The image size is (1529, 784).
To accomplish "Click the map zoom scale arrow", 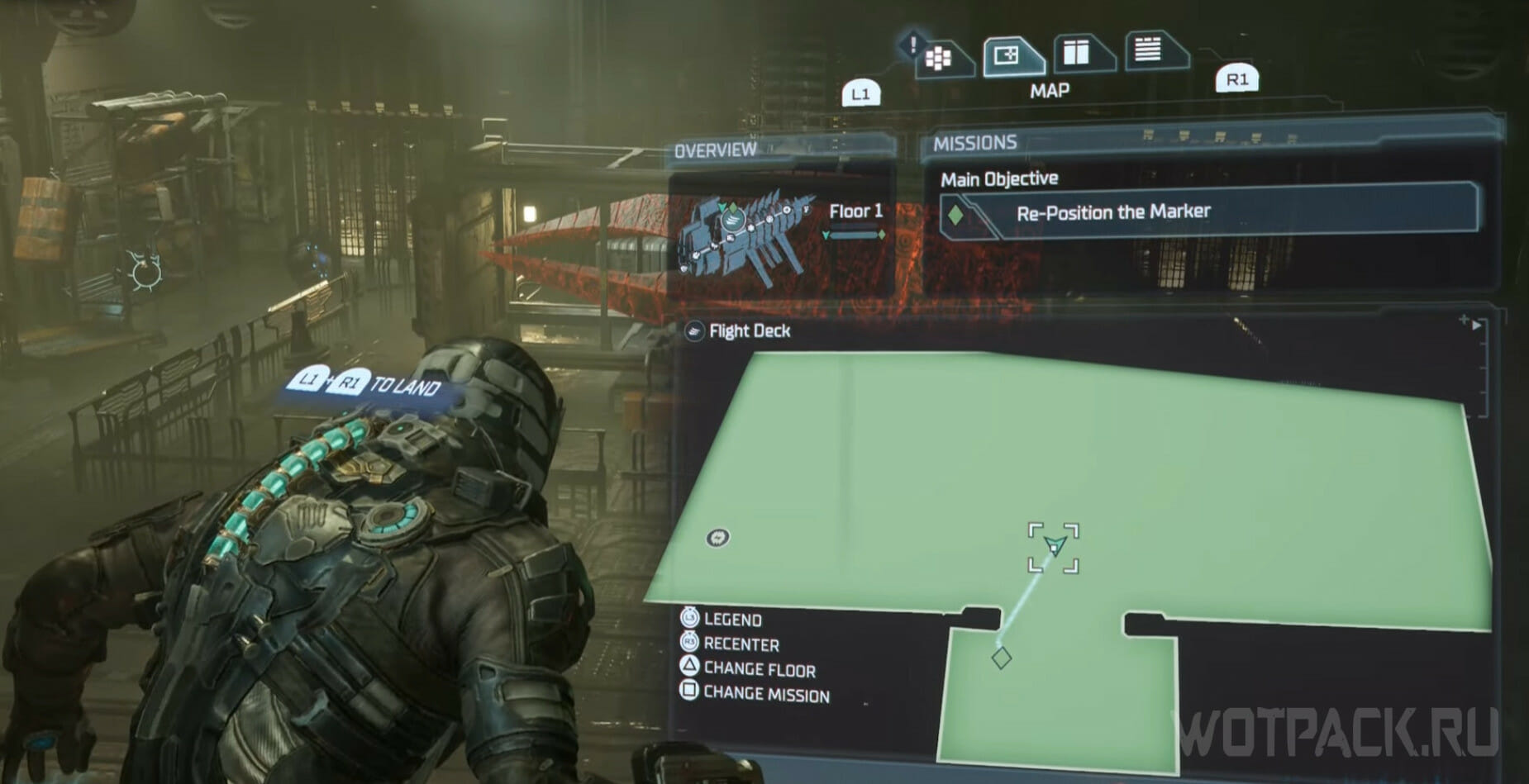I will 1476,325.
